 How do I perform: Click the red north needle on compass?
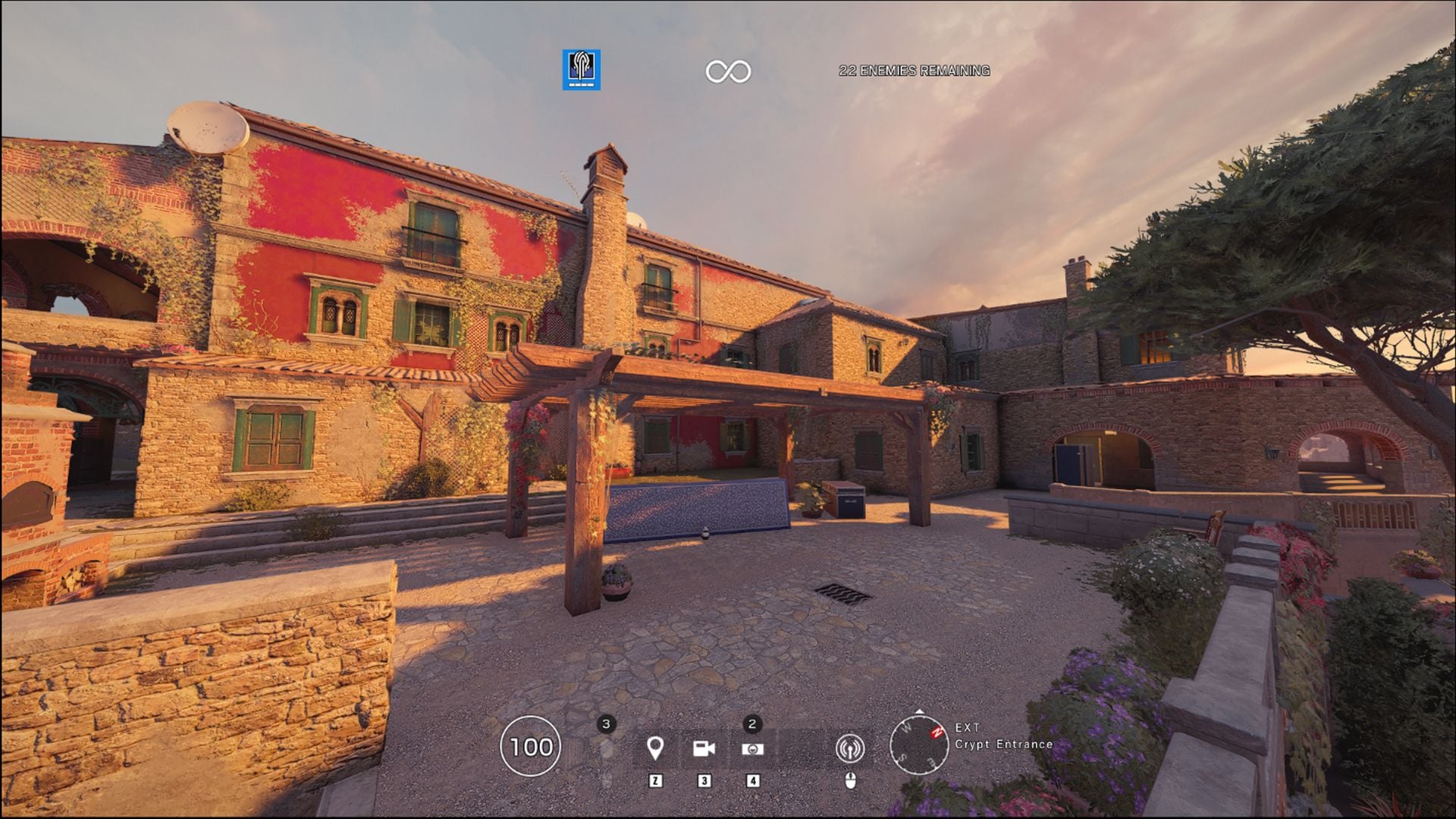click(x=935, y=733)
